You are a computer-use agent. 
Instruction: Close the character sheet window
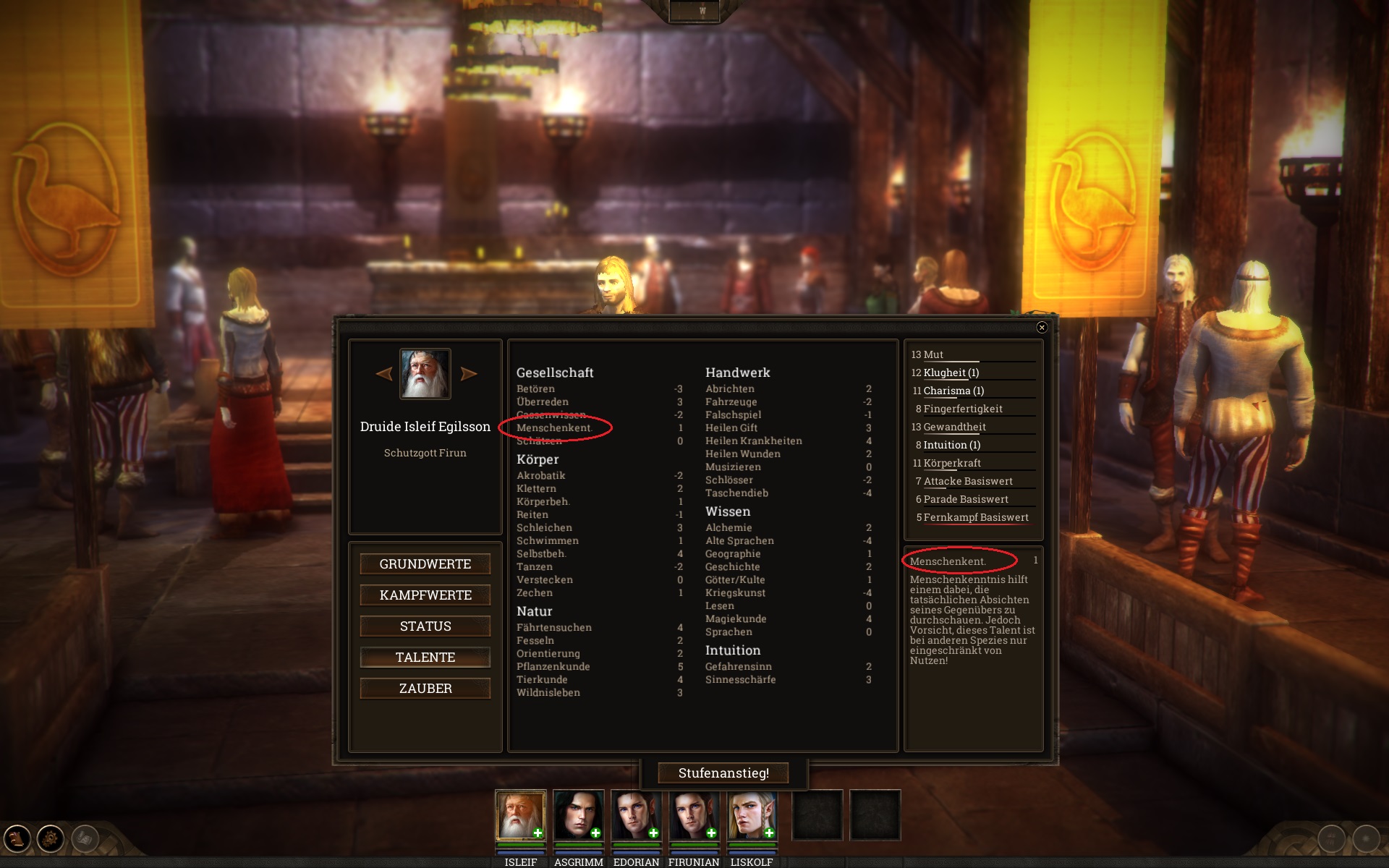pyautogui.click(x=1042, y=328)
